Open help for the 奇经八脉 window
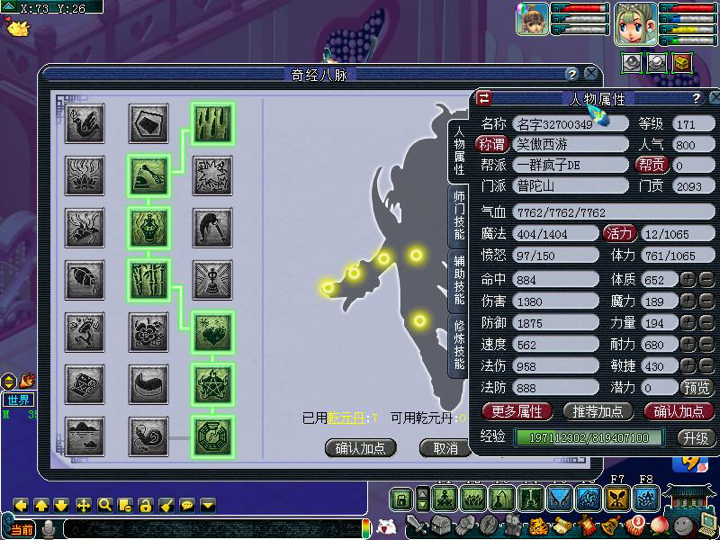Image resolution: width=720 pixels, height=540 pixels. [571, 74]
